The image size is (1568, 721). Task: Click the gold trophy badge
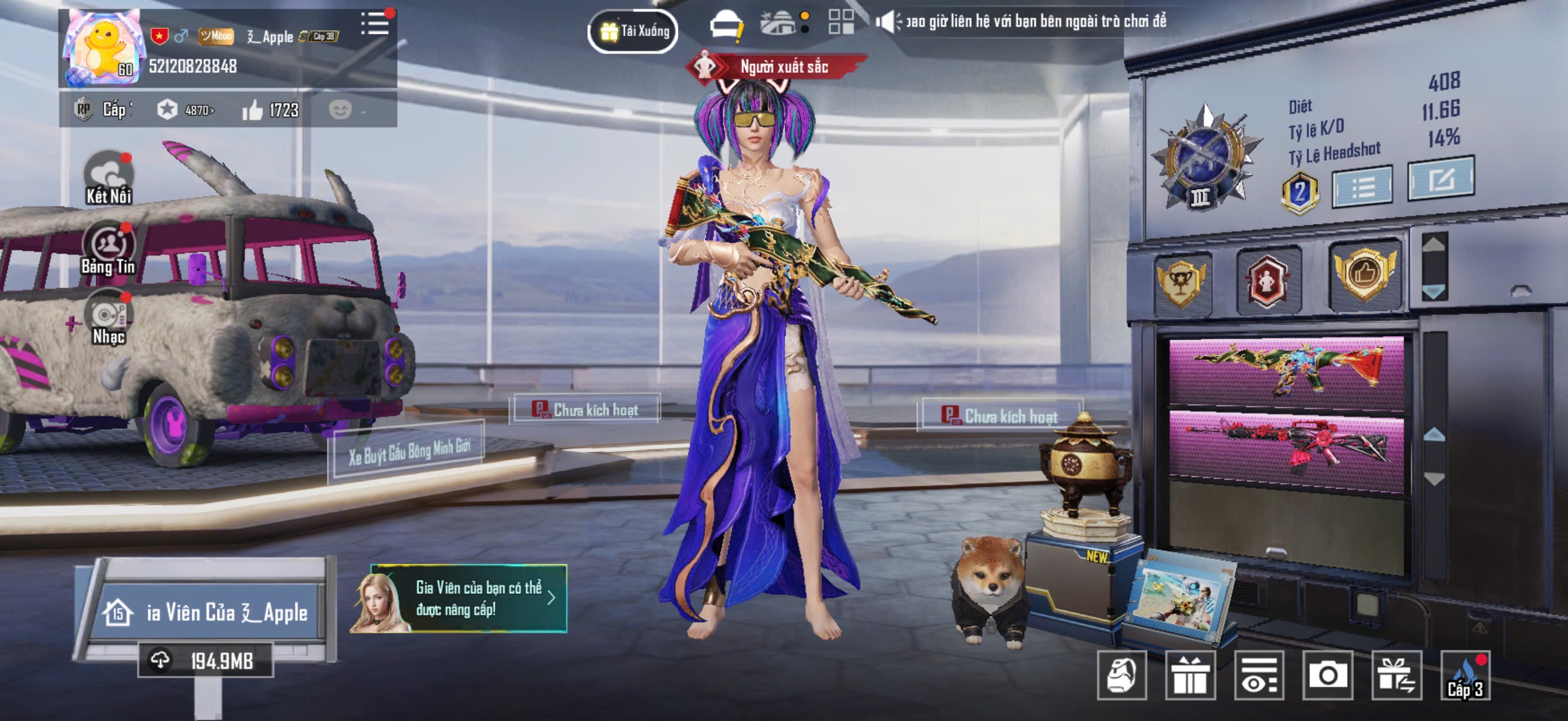click(1180, 283)
